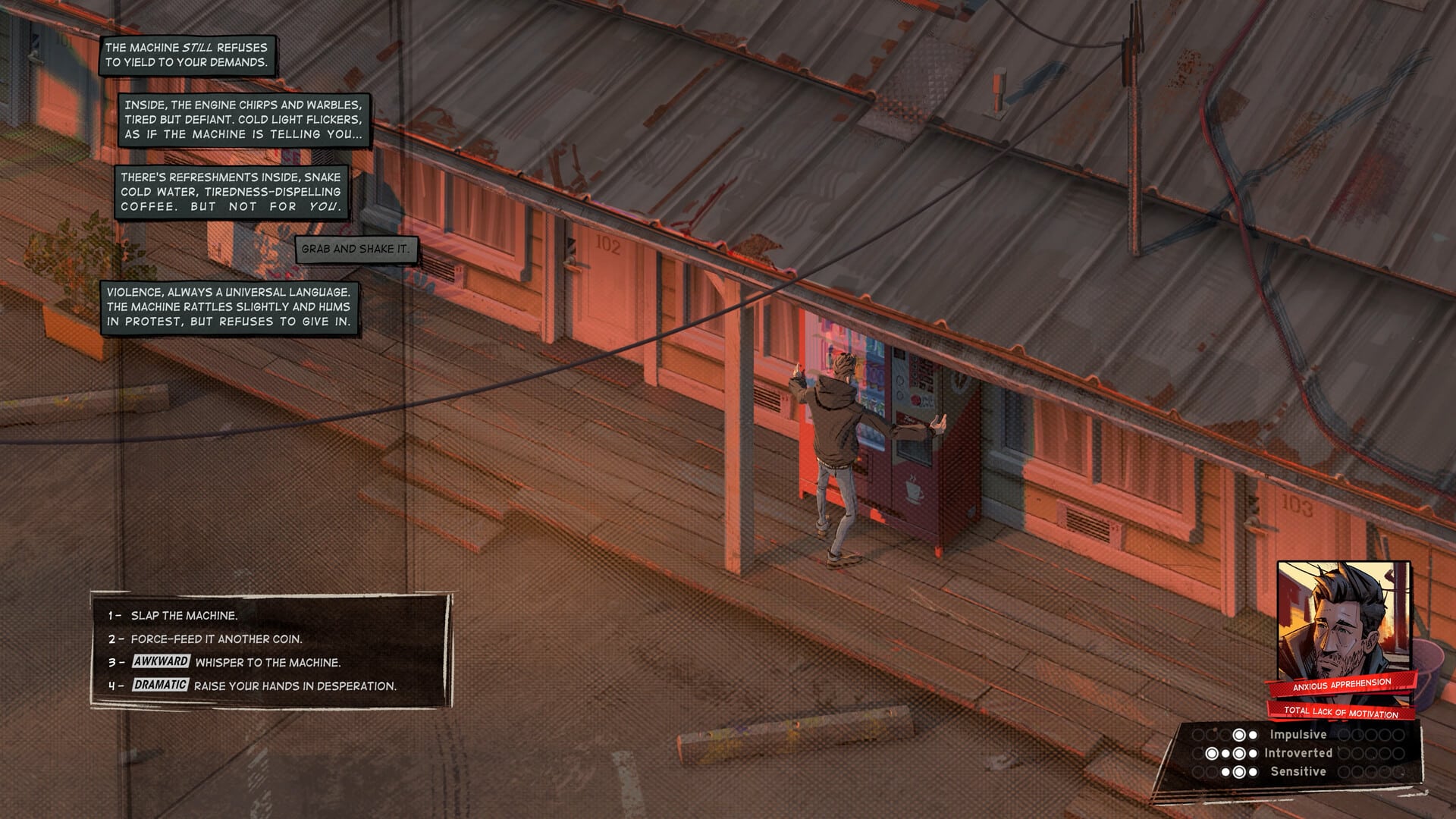
Task: Click the large highlighted dot beside Impulsive
Action: coord(1239,736)
